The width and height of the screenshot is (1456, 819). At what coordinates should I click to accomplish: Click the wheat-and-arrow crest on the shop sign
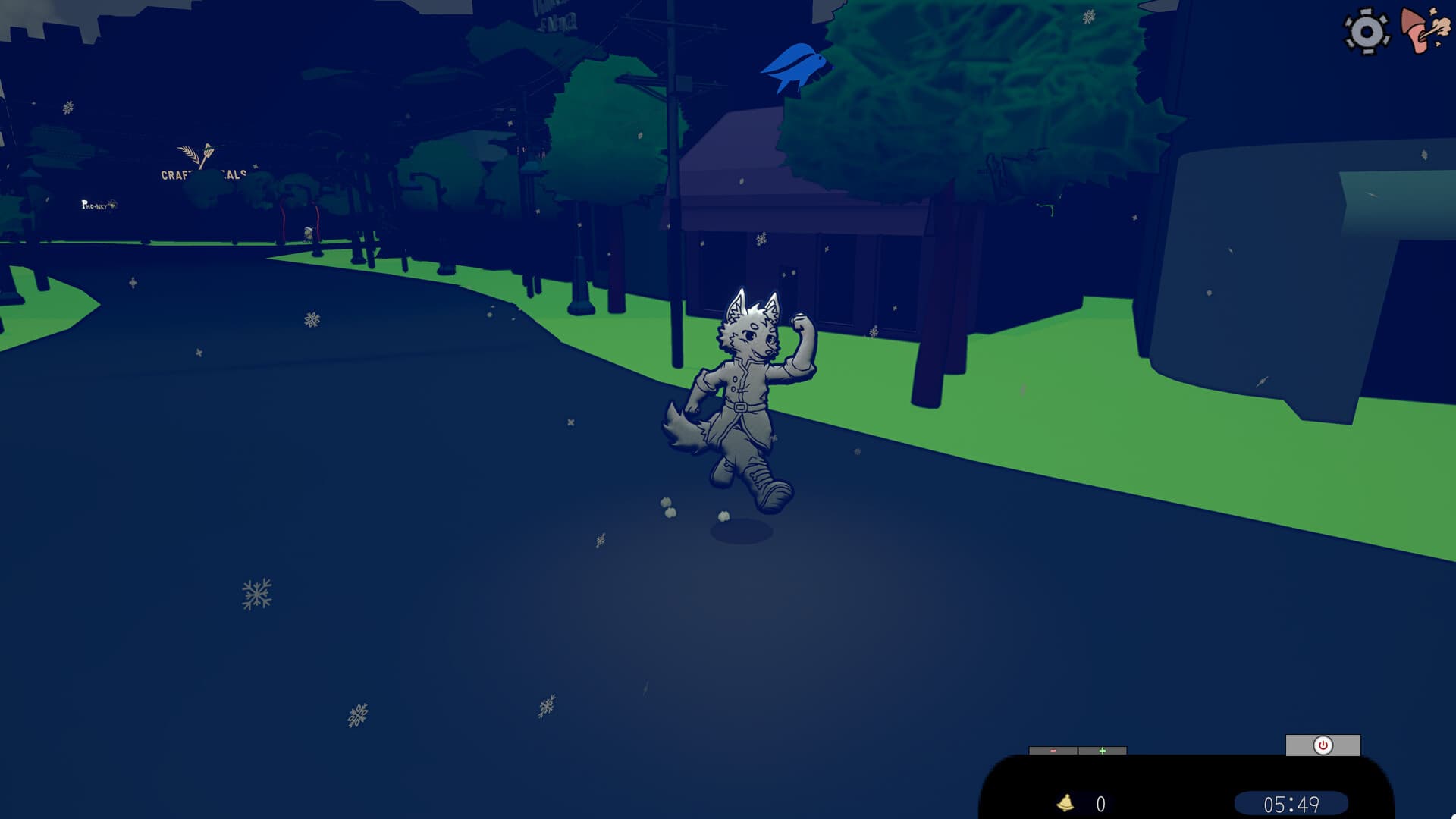click(196, 152)
